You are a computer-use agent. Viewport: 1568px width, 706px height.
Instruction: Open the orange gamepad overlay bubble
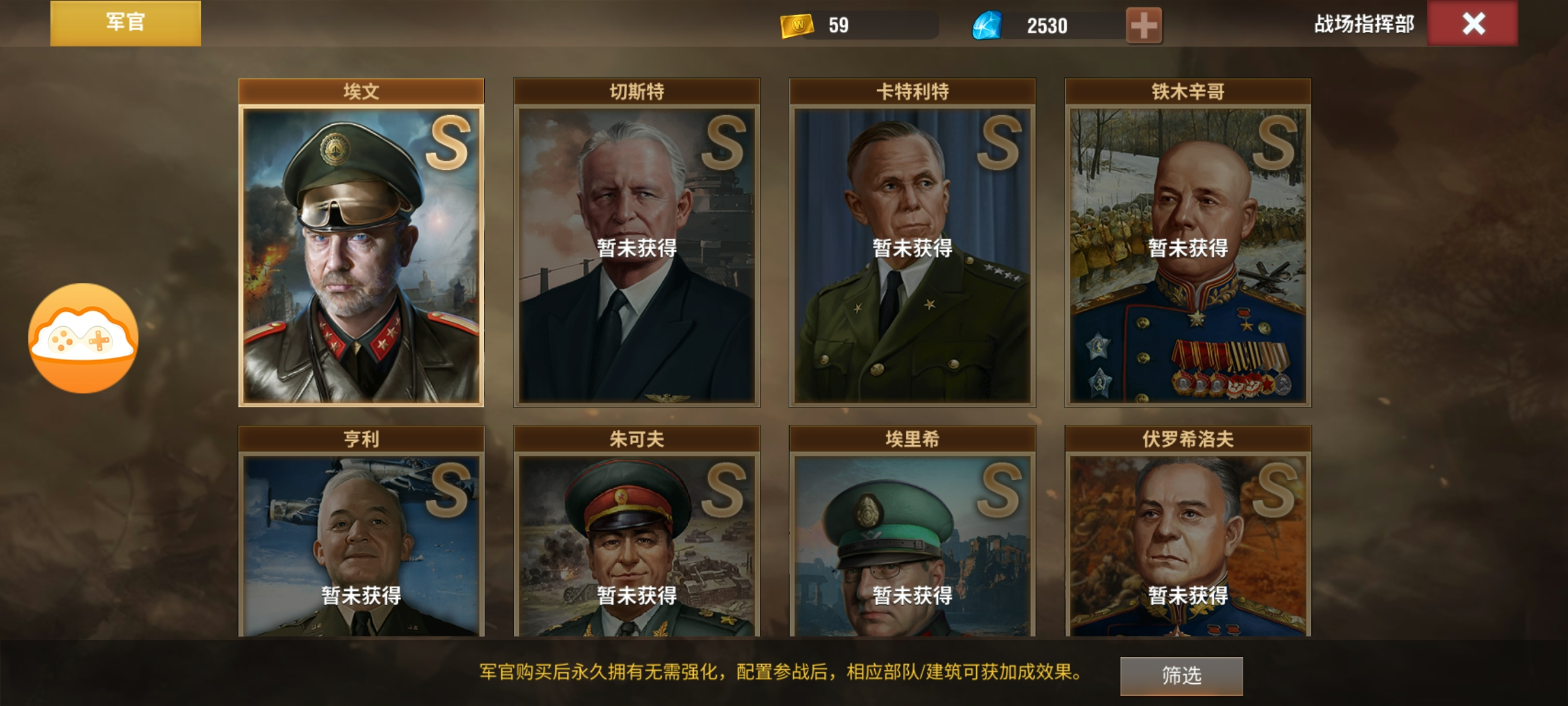pos(83,338)
